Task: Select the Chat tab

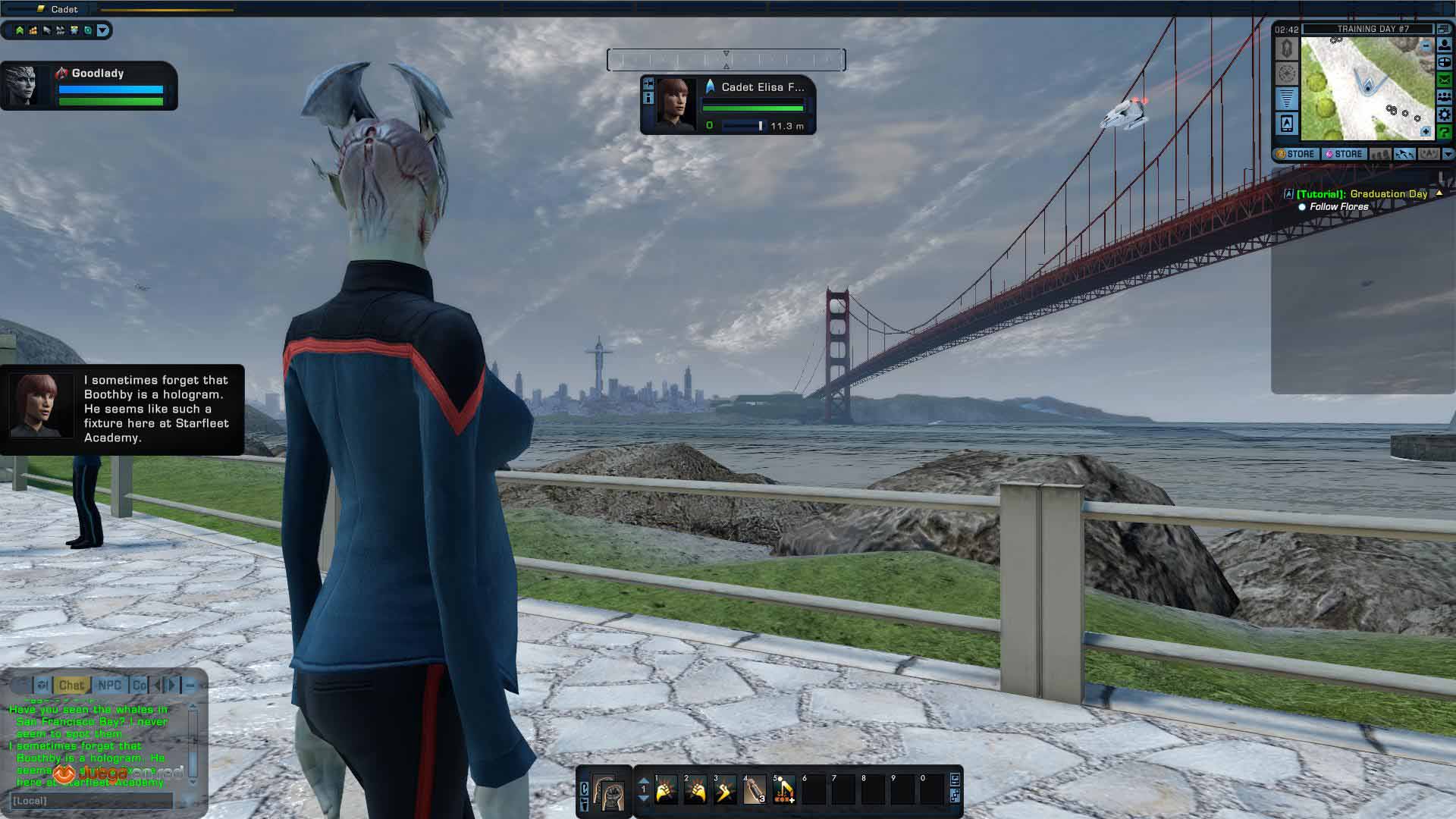Action: 71,686
